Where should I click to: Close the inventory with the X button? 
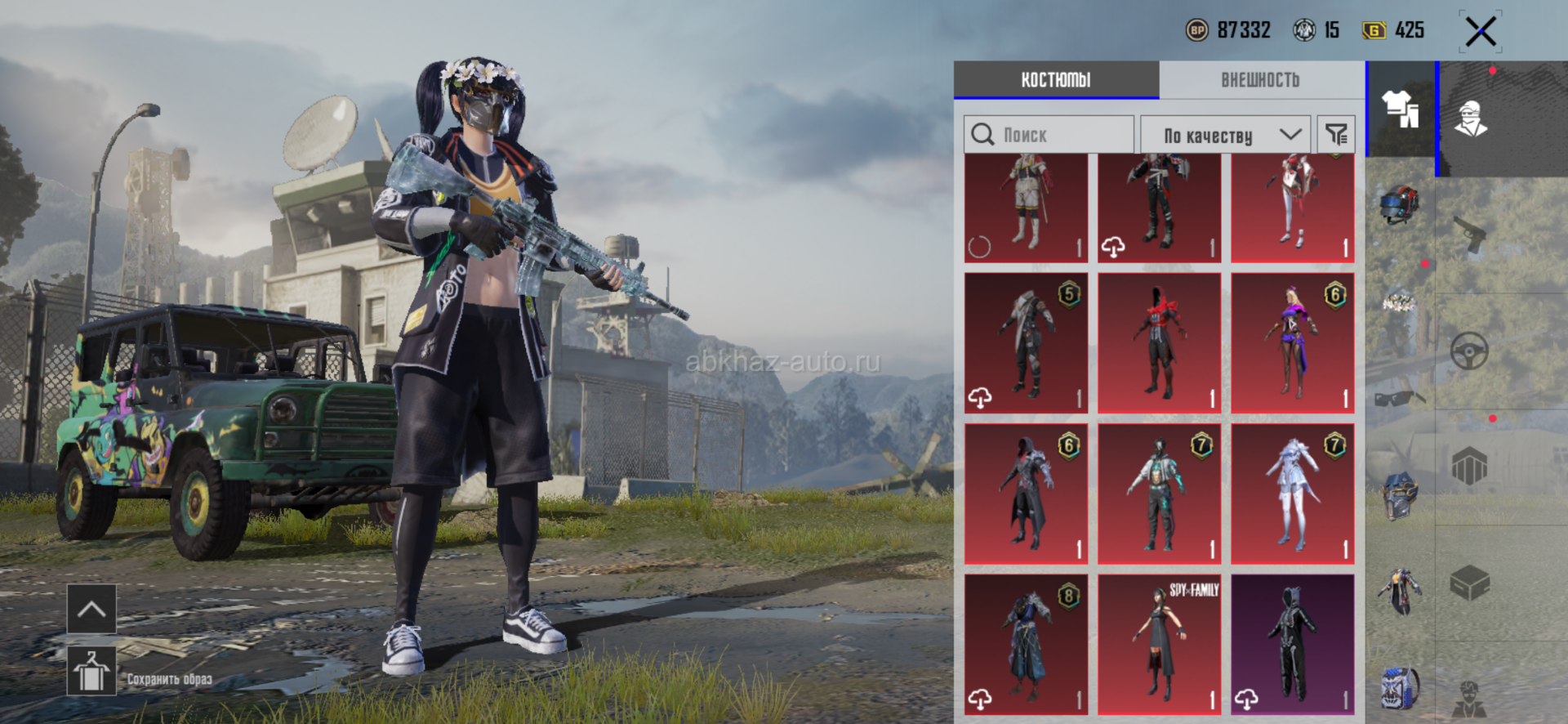point(1480,33)
